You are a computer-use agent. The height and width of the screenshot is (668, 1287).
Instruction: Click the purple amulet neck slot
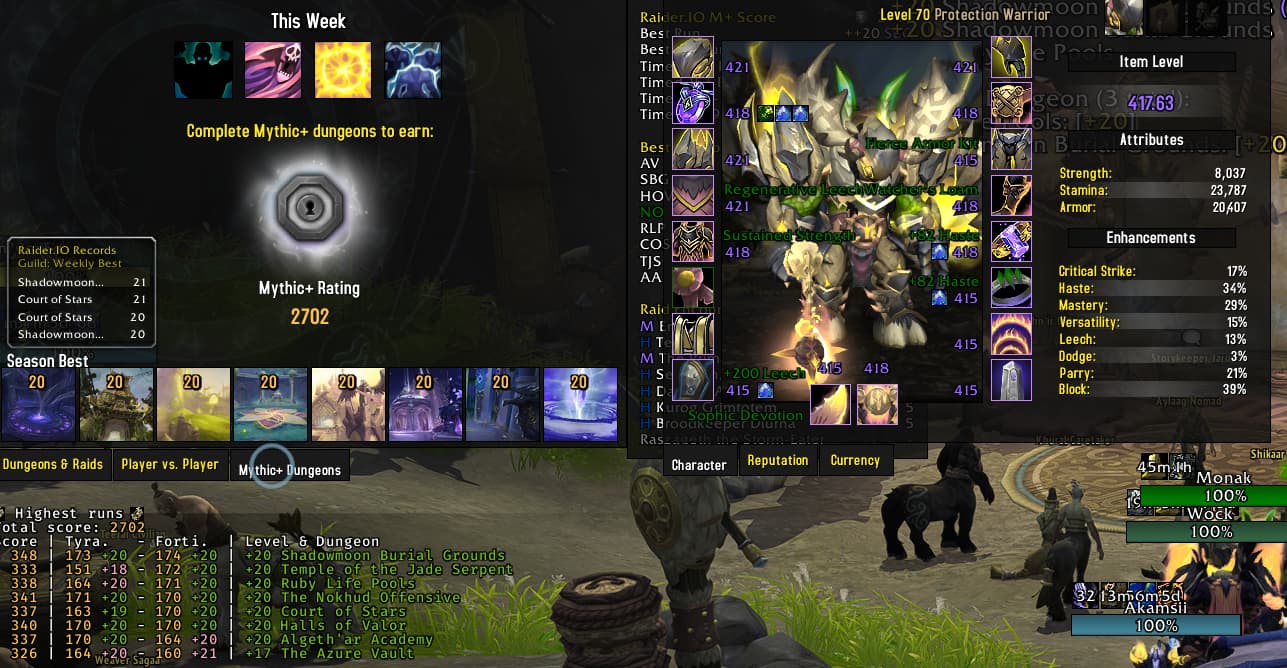[693, 103]
